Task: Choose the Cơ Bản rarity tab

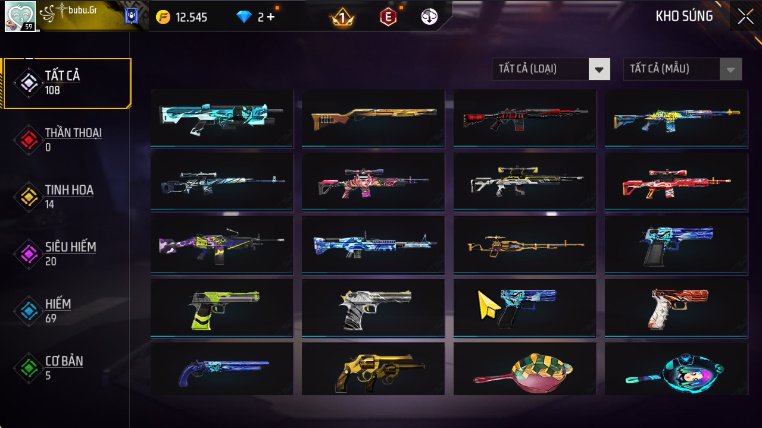Action: pos(66,367)
